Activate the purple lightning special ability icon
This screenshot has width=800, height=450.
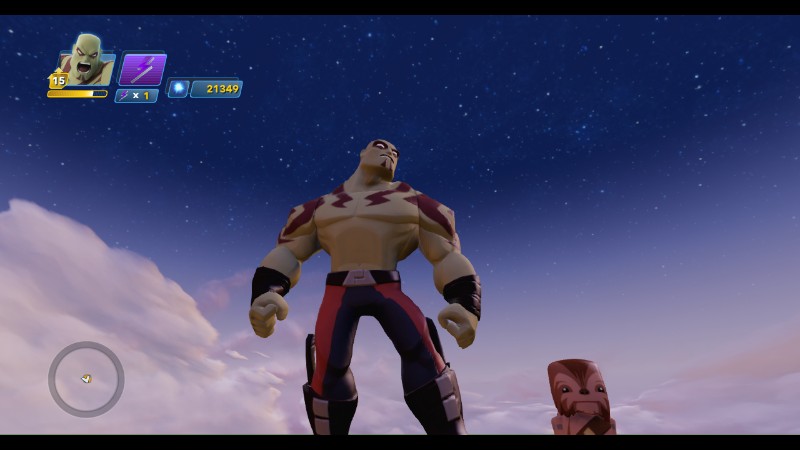point(142,69)
